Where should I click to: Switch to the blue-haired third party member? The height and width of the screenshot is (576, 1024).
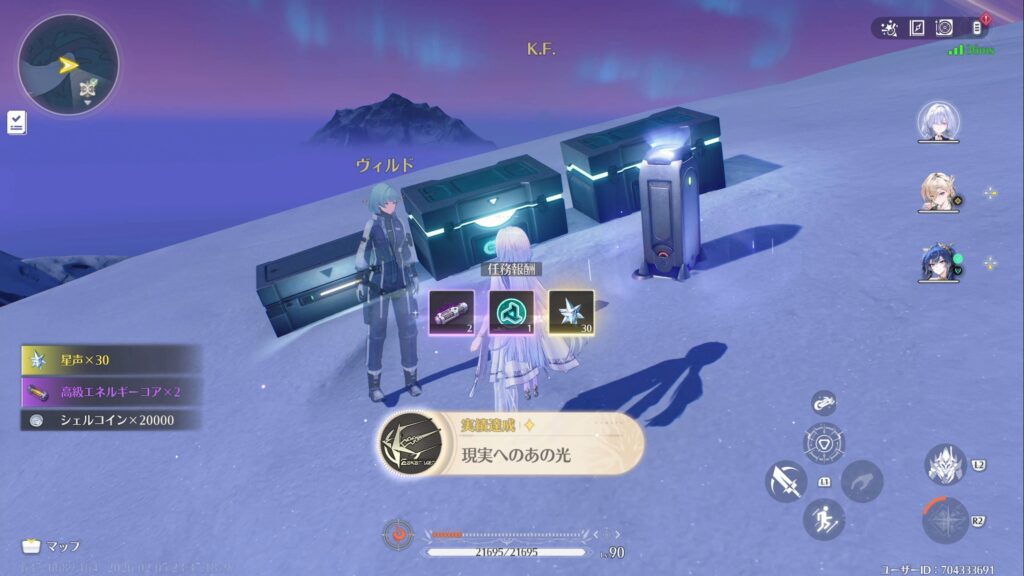(938, 263)
